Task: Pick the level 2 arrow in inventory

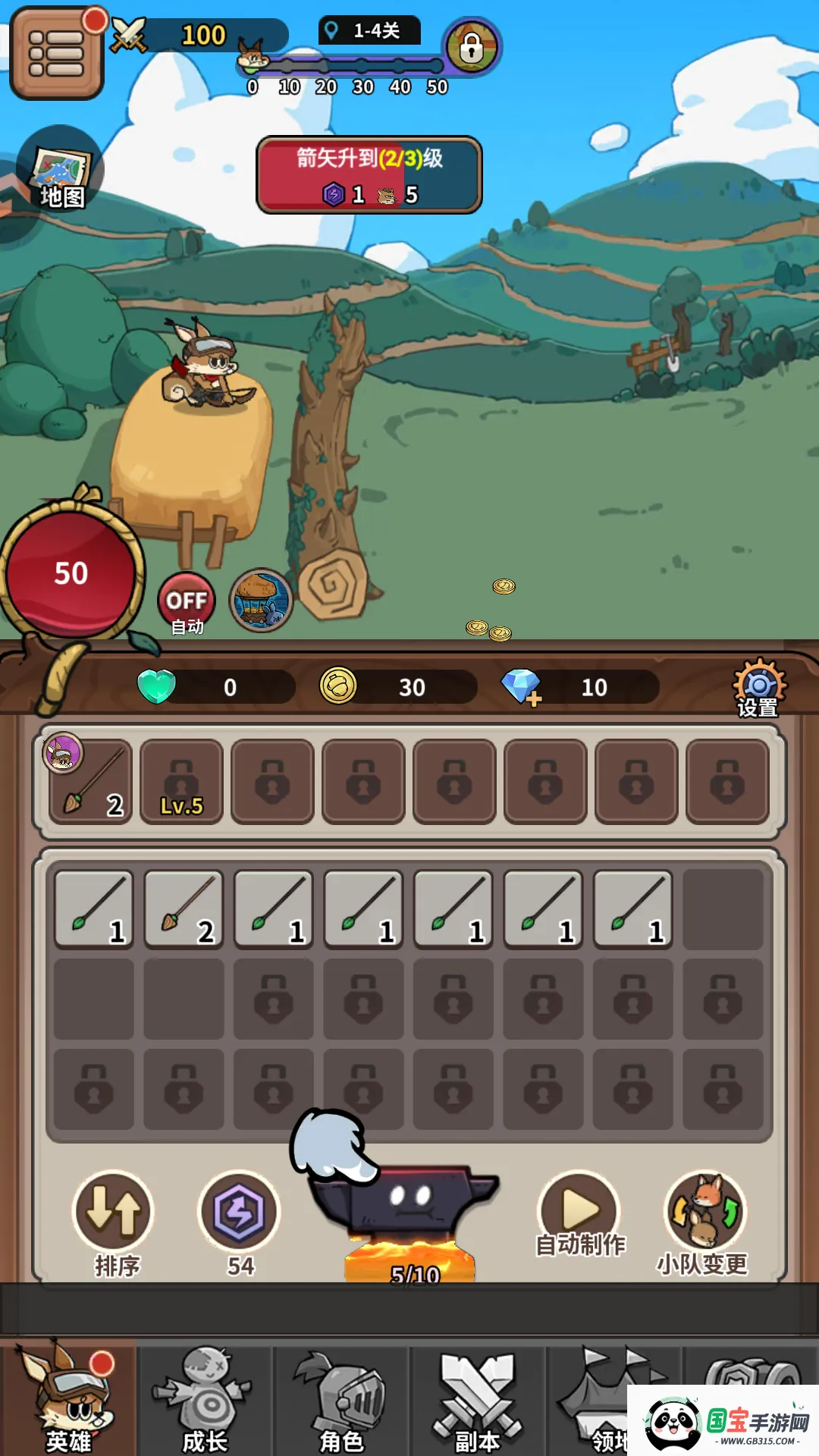Action: tap(184, 909)
